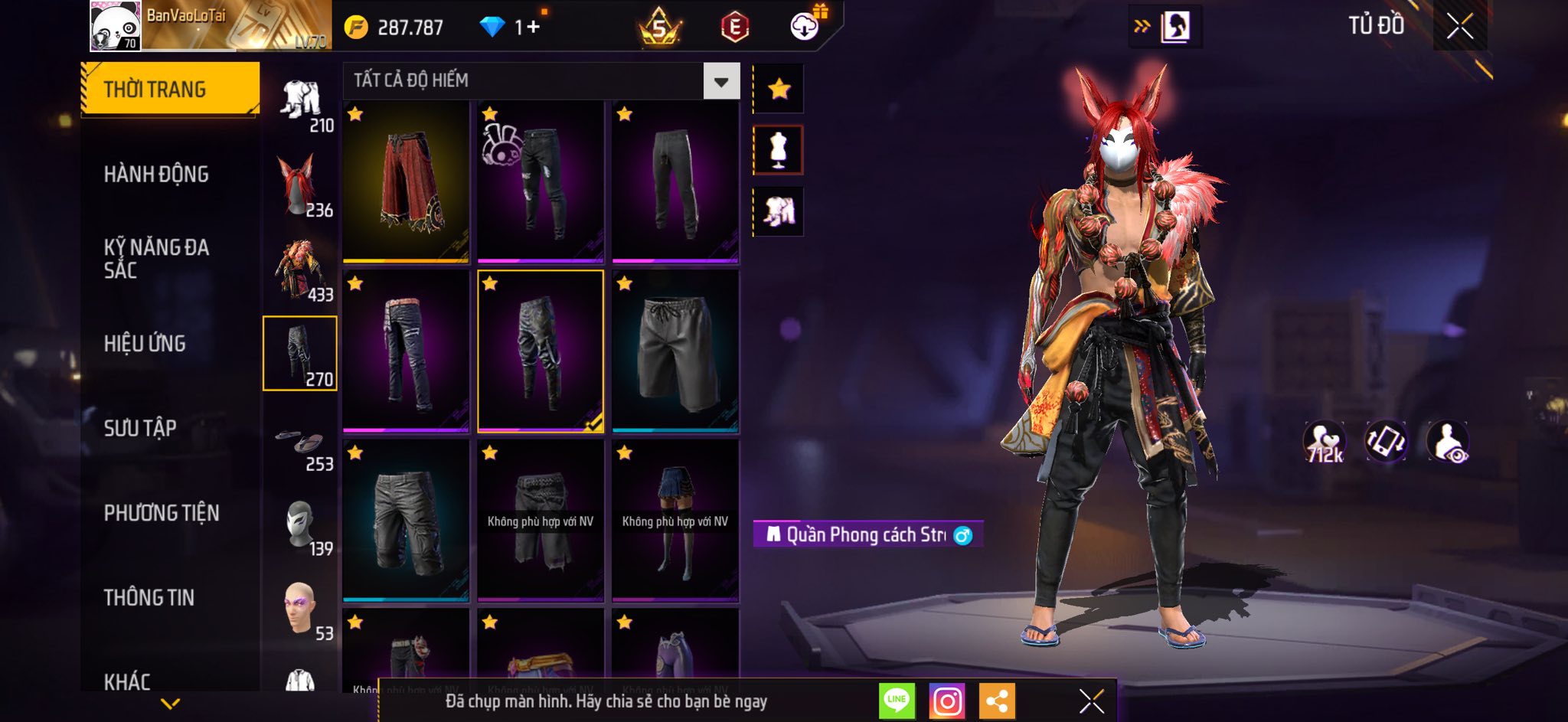
Task: Select the THỜI TRANG tab
Action: (x=170, y=90)
